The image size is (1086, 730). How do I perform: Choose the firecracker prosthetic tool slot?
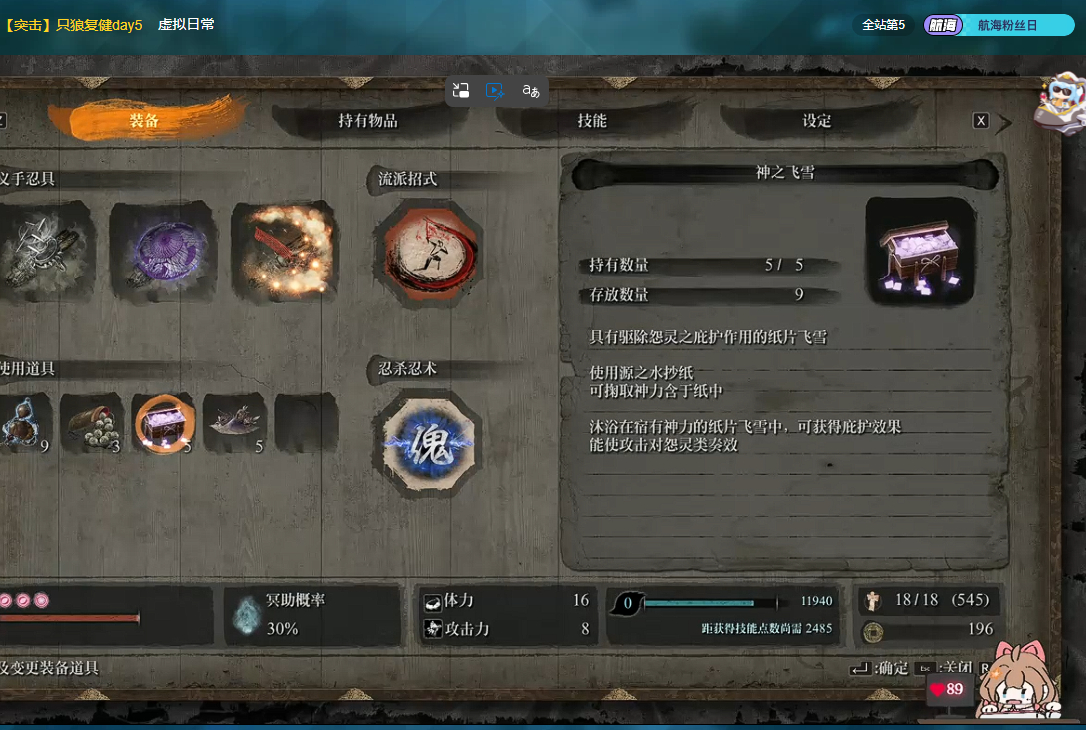coord(284,249)
